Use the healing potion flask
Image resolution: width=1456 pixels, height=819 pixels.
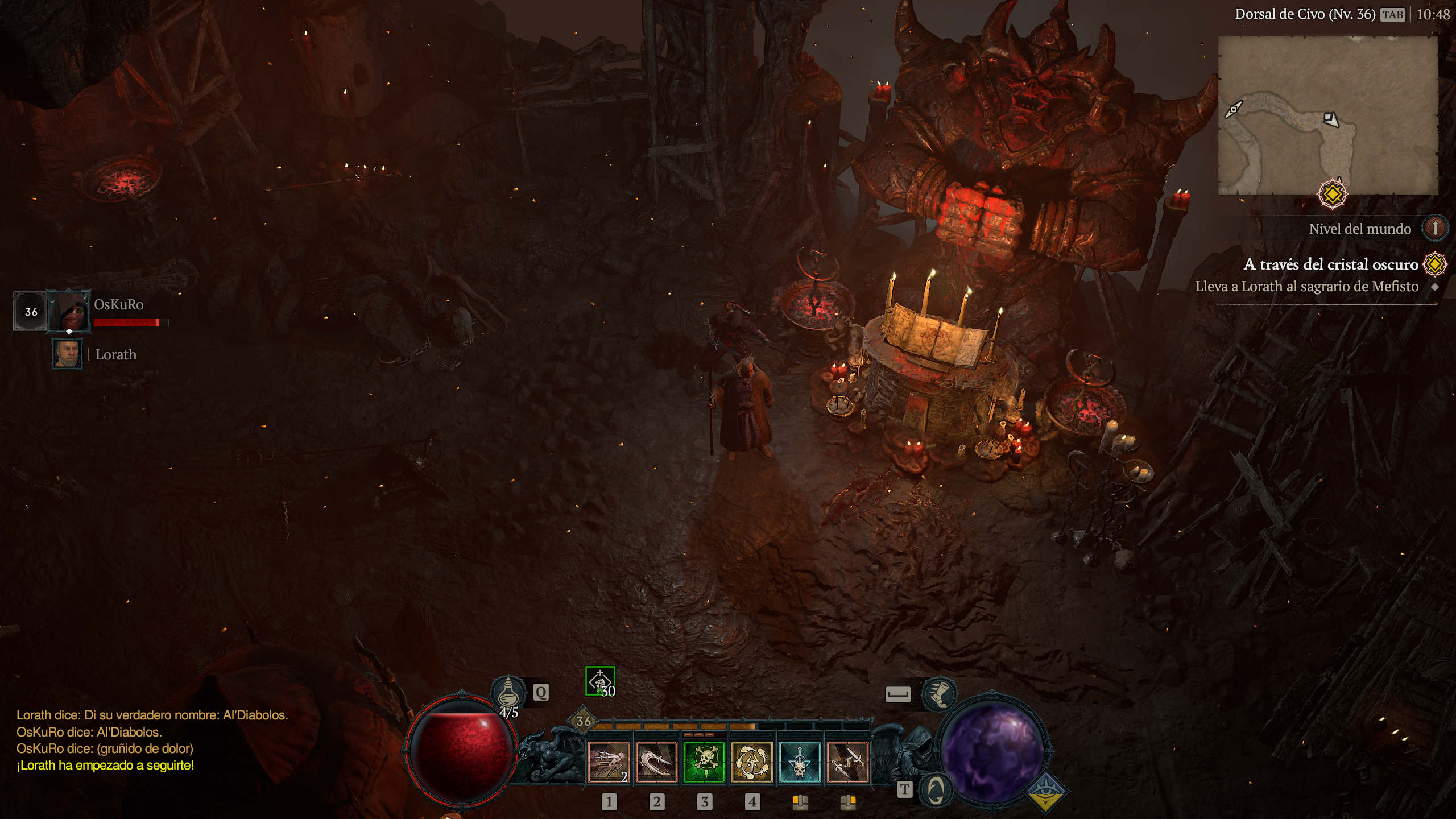[x=507, y=692]
